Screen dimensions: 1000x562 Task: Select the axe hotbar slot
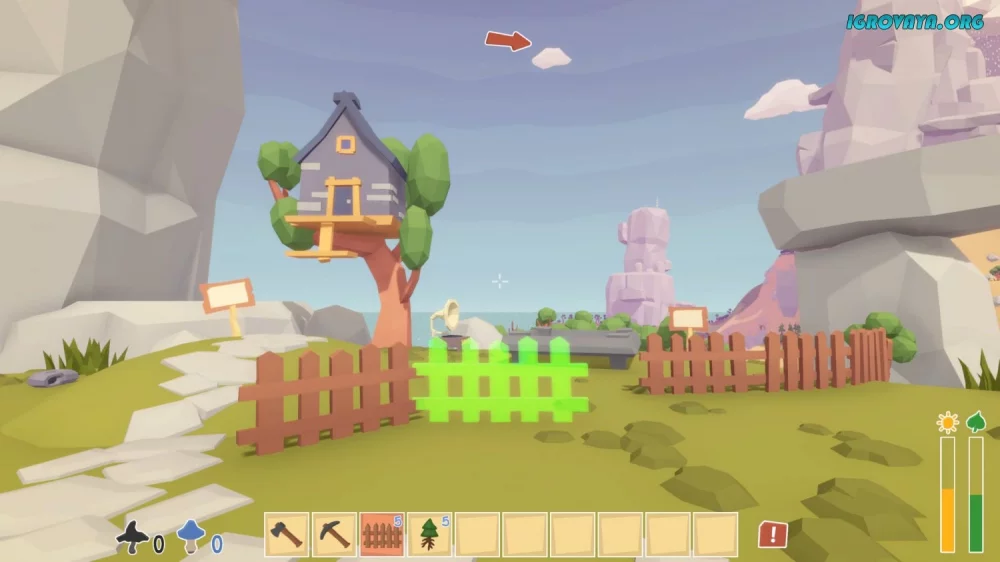click(x=286, y=534)
